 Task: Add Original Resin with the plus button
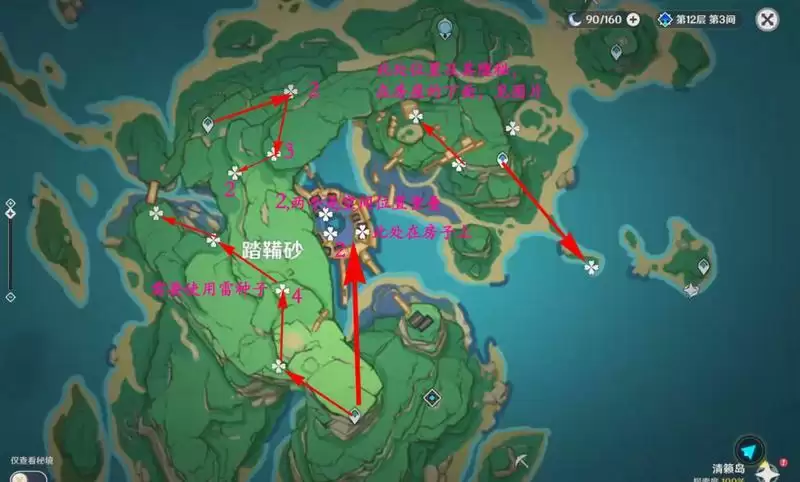pos(633,19)
